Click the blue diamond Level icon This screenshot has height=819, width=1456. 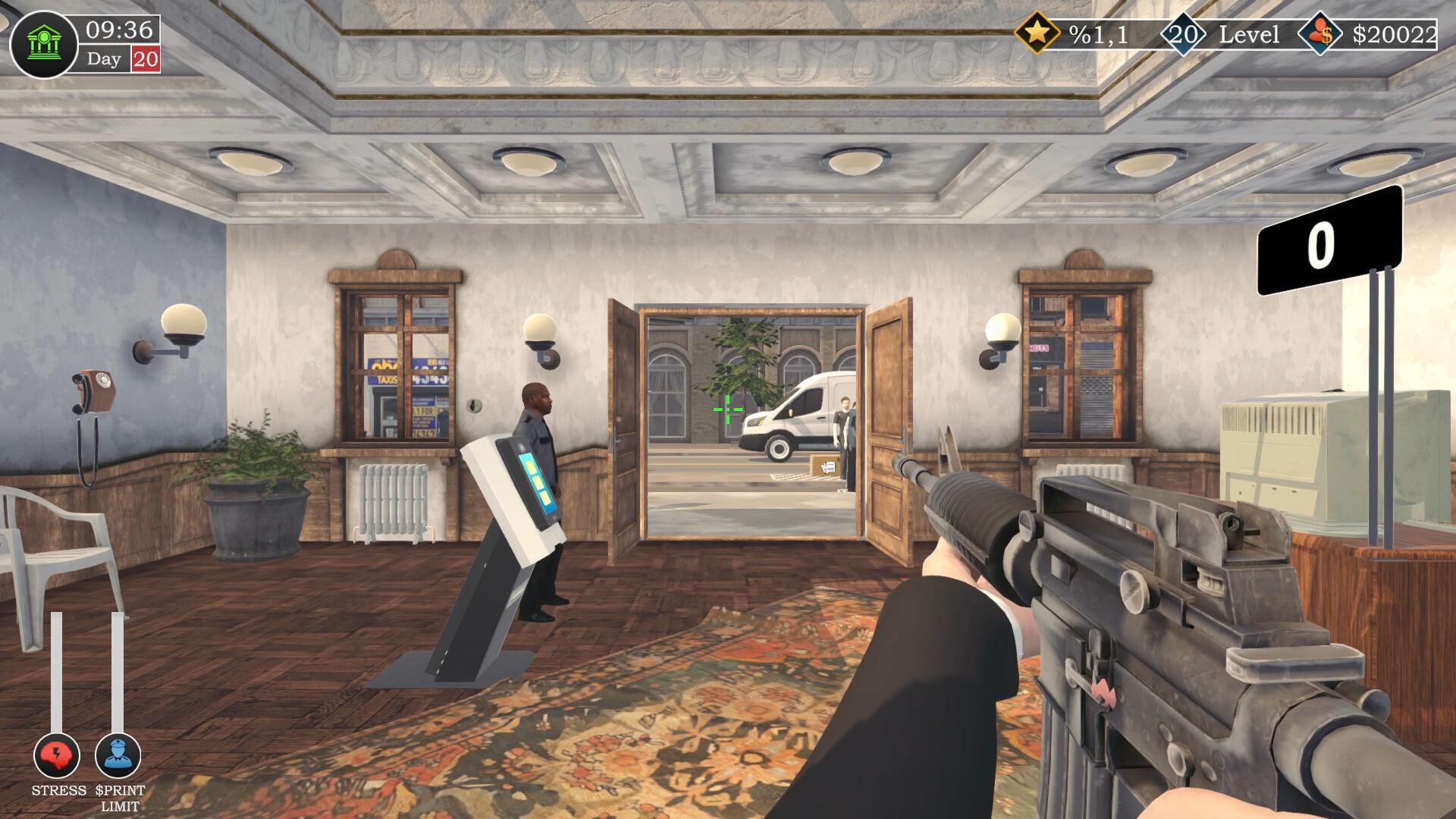click(1184, 33)
